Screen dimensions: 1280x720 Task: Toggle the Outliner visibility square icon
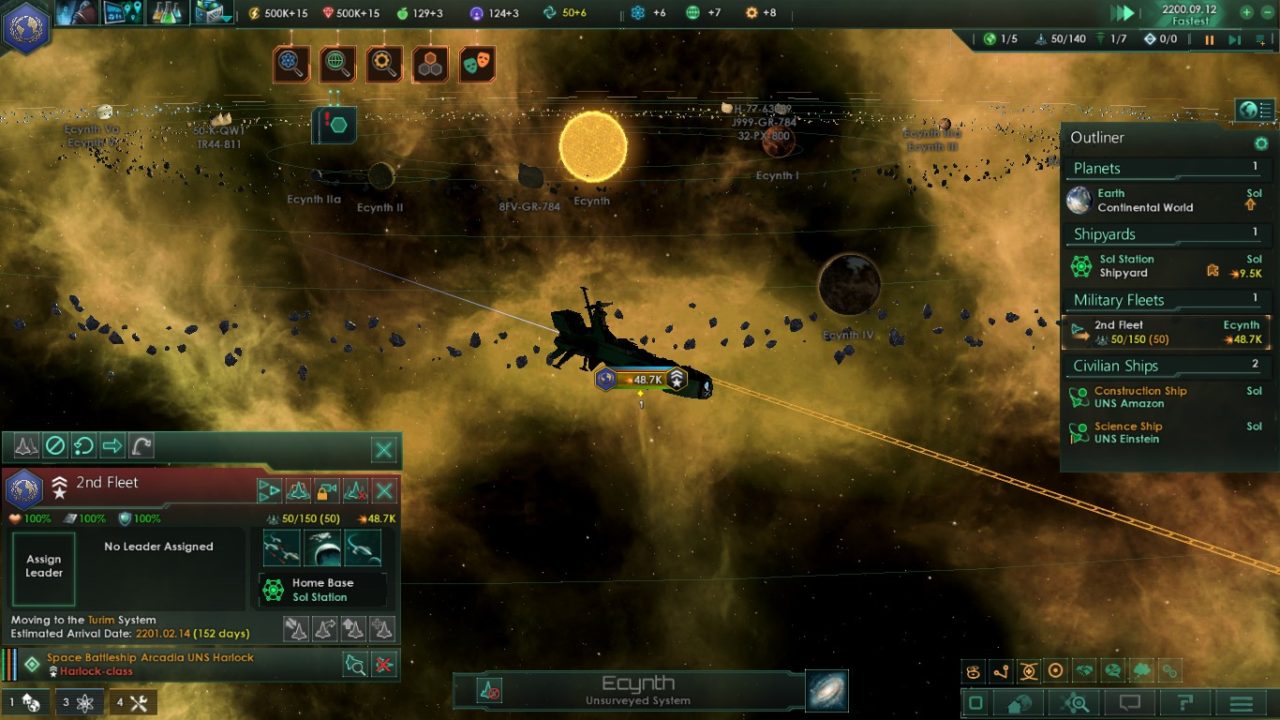pyautogui.click(x=975, y=703)
